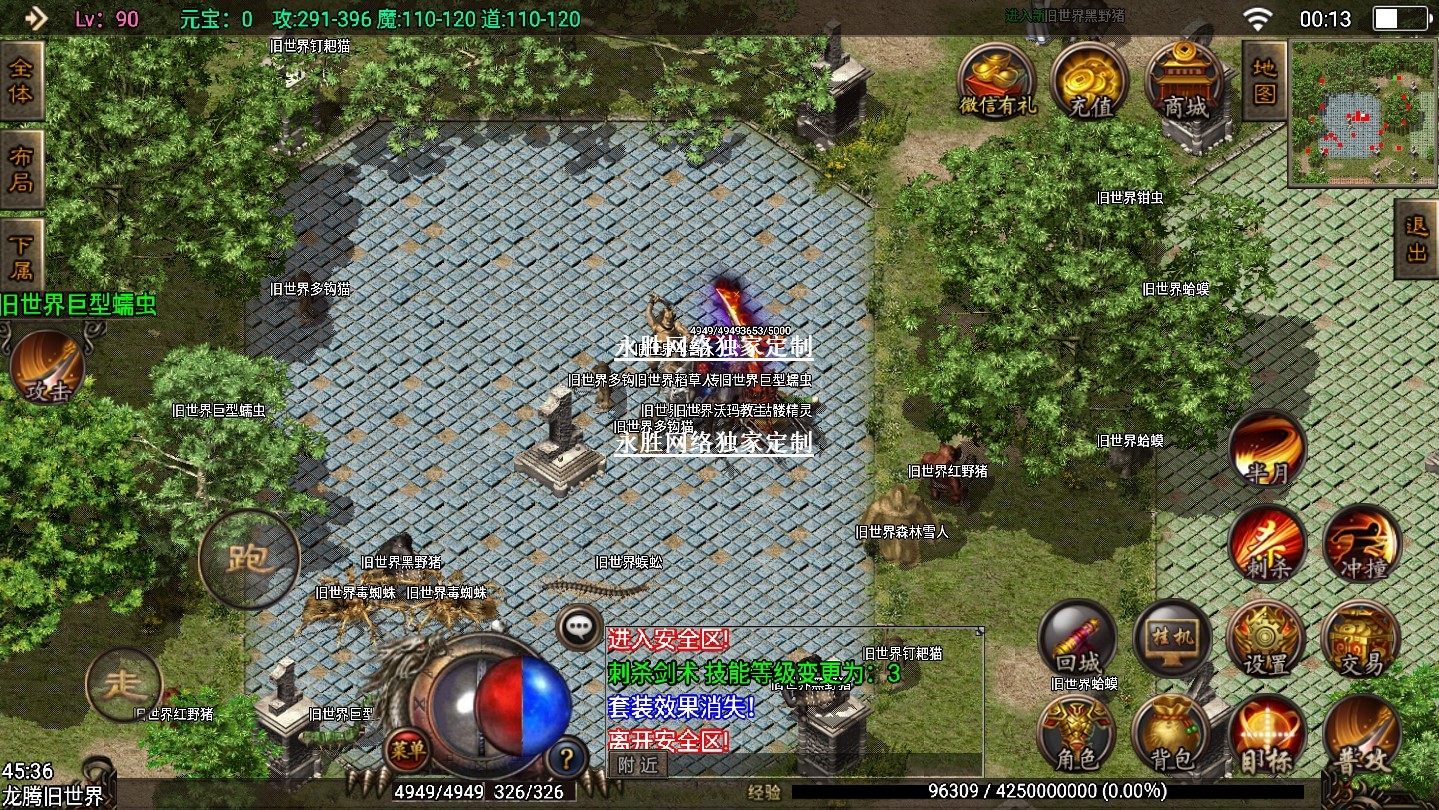Open the 全体 panel tab
This screenshot has height=810, width=1439.
[21, 81]
